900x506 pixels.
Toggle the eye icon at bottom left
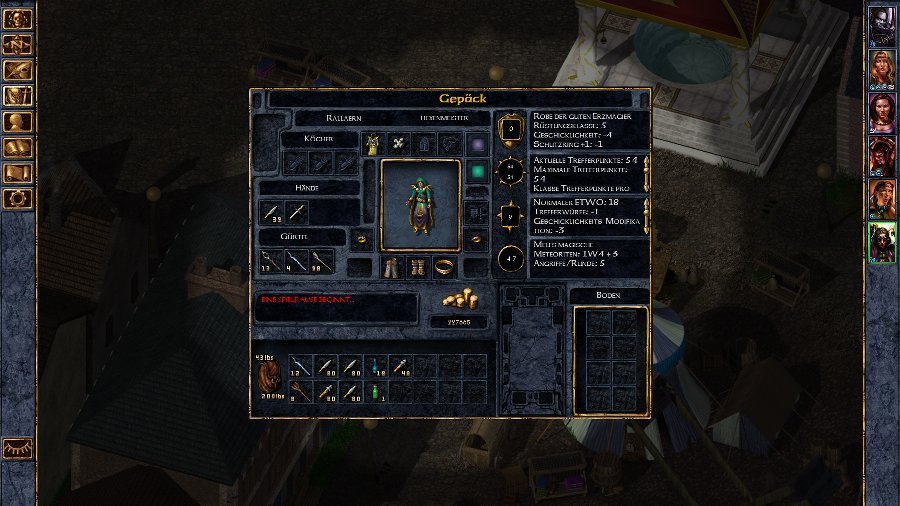coord(18,449)
